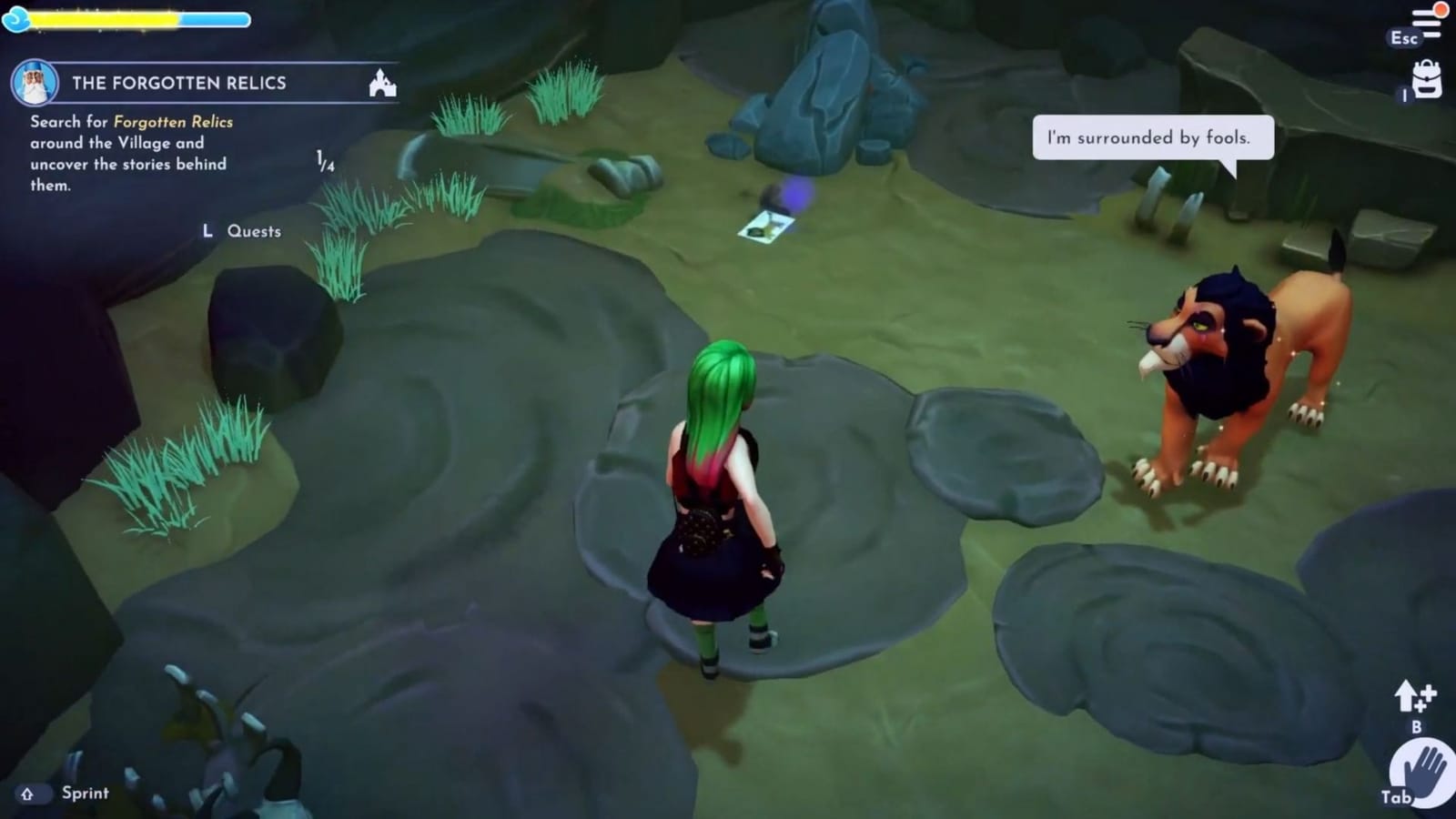The width and height of the screenshot is (1456, 819).
Task: Select the Forgotten Relics highlighted text
Action: pos(172,121)
